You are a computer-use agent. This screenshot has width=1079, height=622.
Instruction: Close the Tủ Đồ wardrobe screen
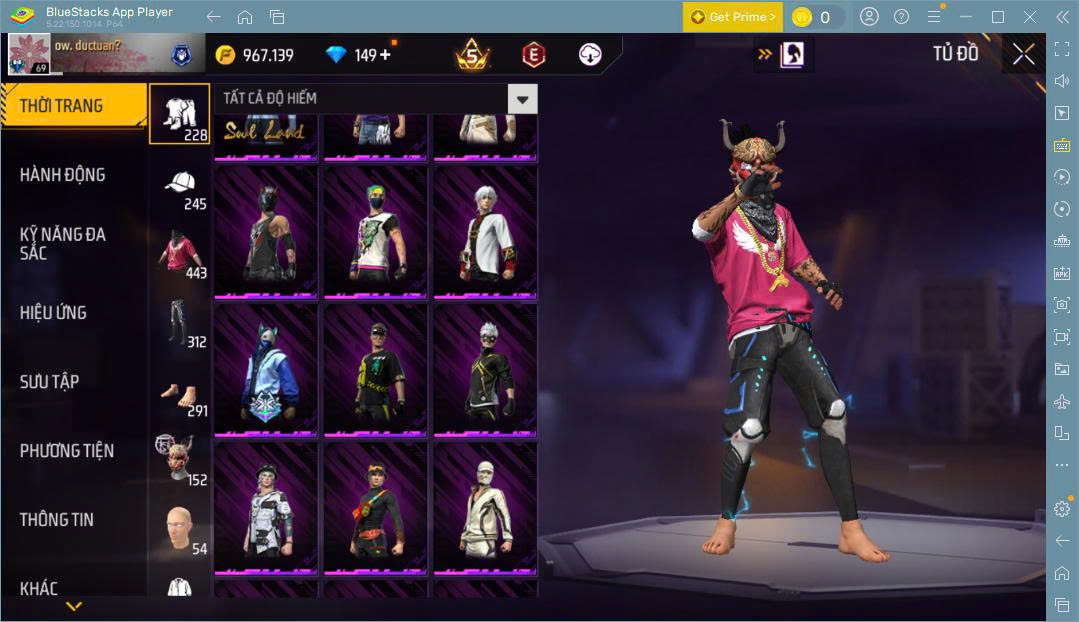click(x=1023, y=54)
